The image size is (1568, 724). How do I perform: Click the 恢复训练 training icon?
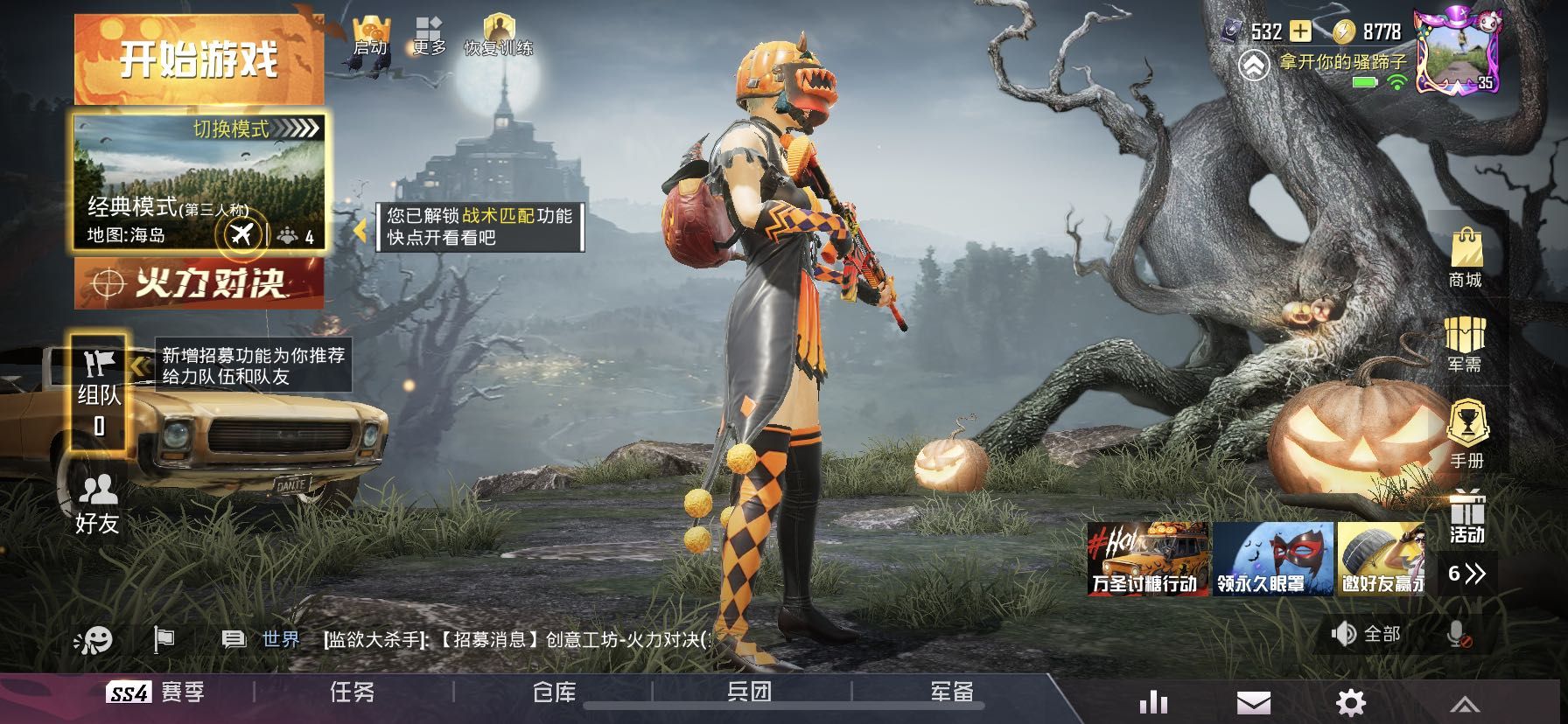point(498,37)
